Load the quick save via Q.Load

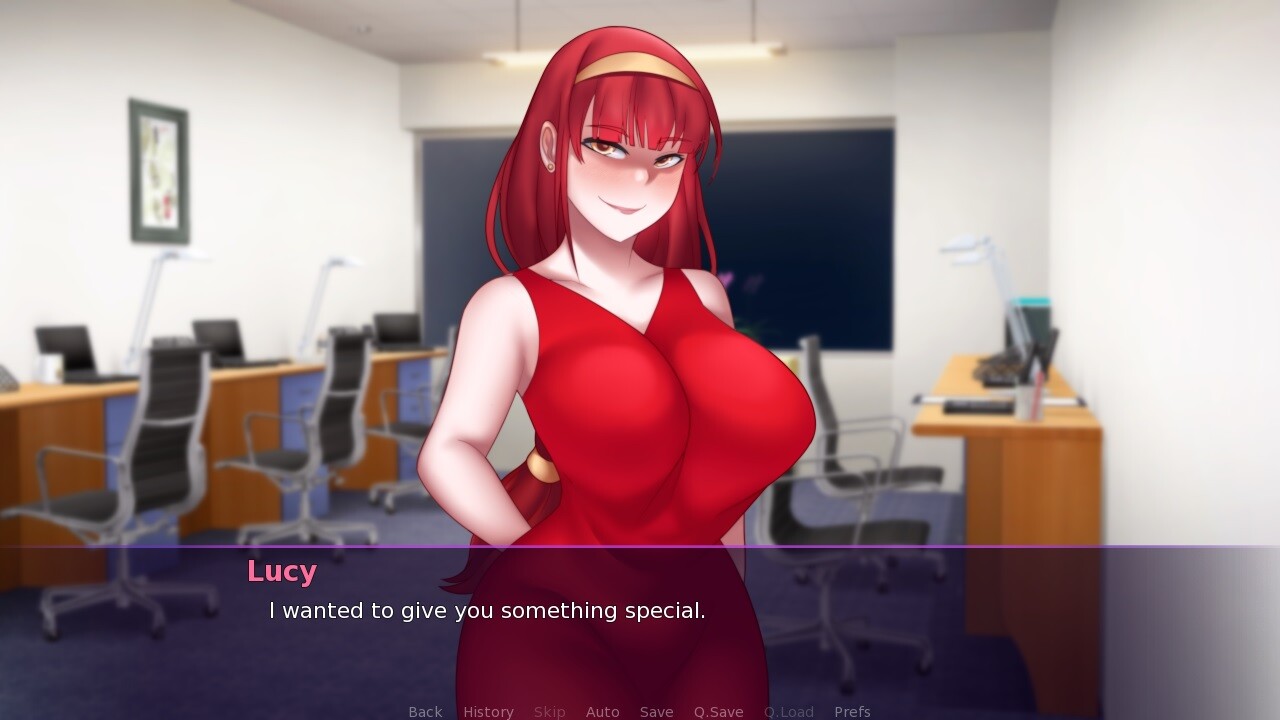coord(788,711)
